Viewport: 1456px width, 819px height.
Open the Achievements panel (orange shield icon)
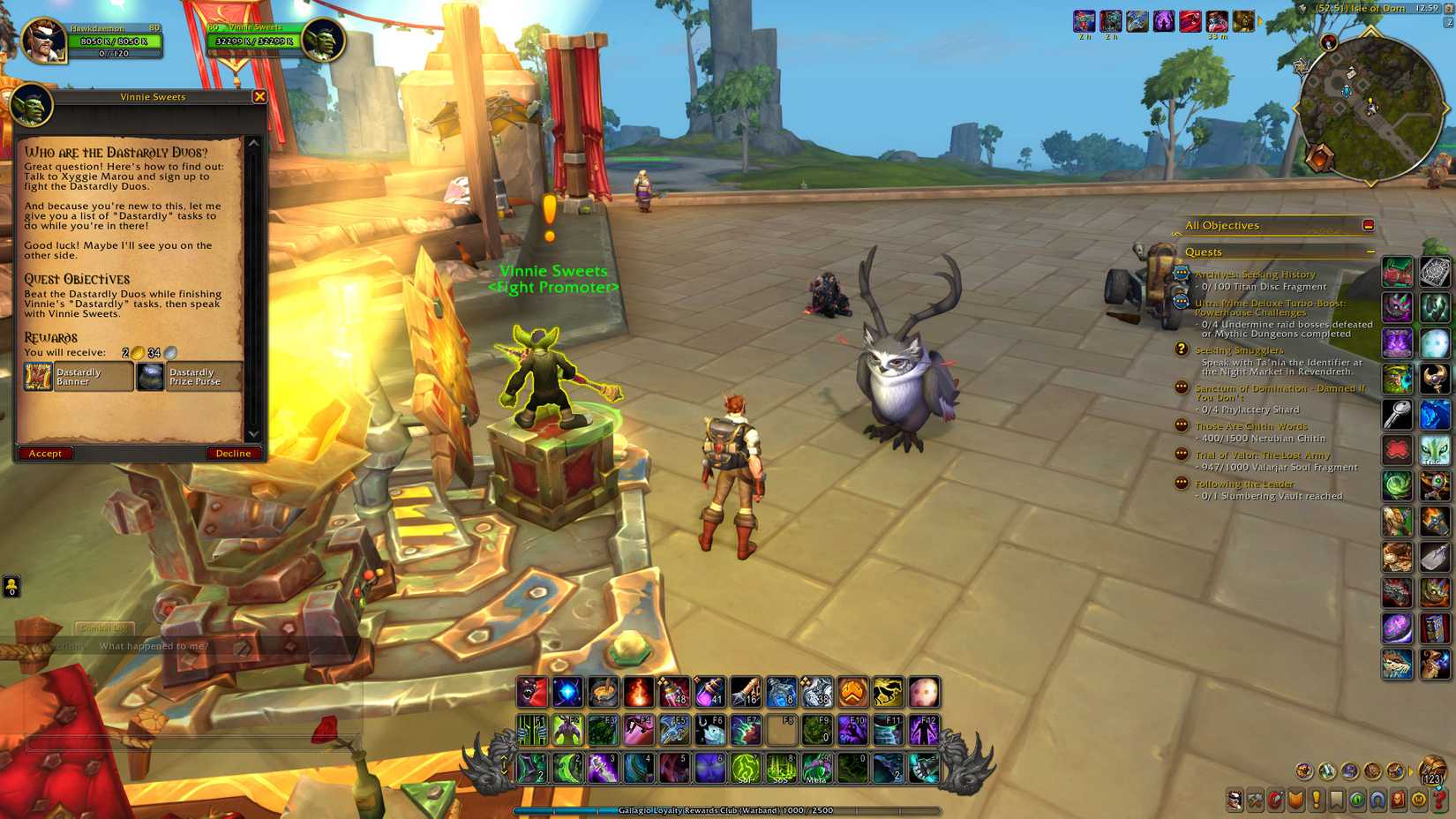click(x=1295, y=800)
